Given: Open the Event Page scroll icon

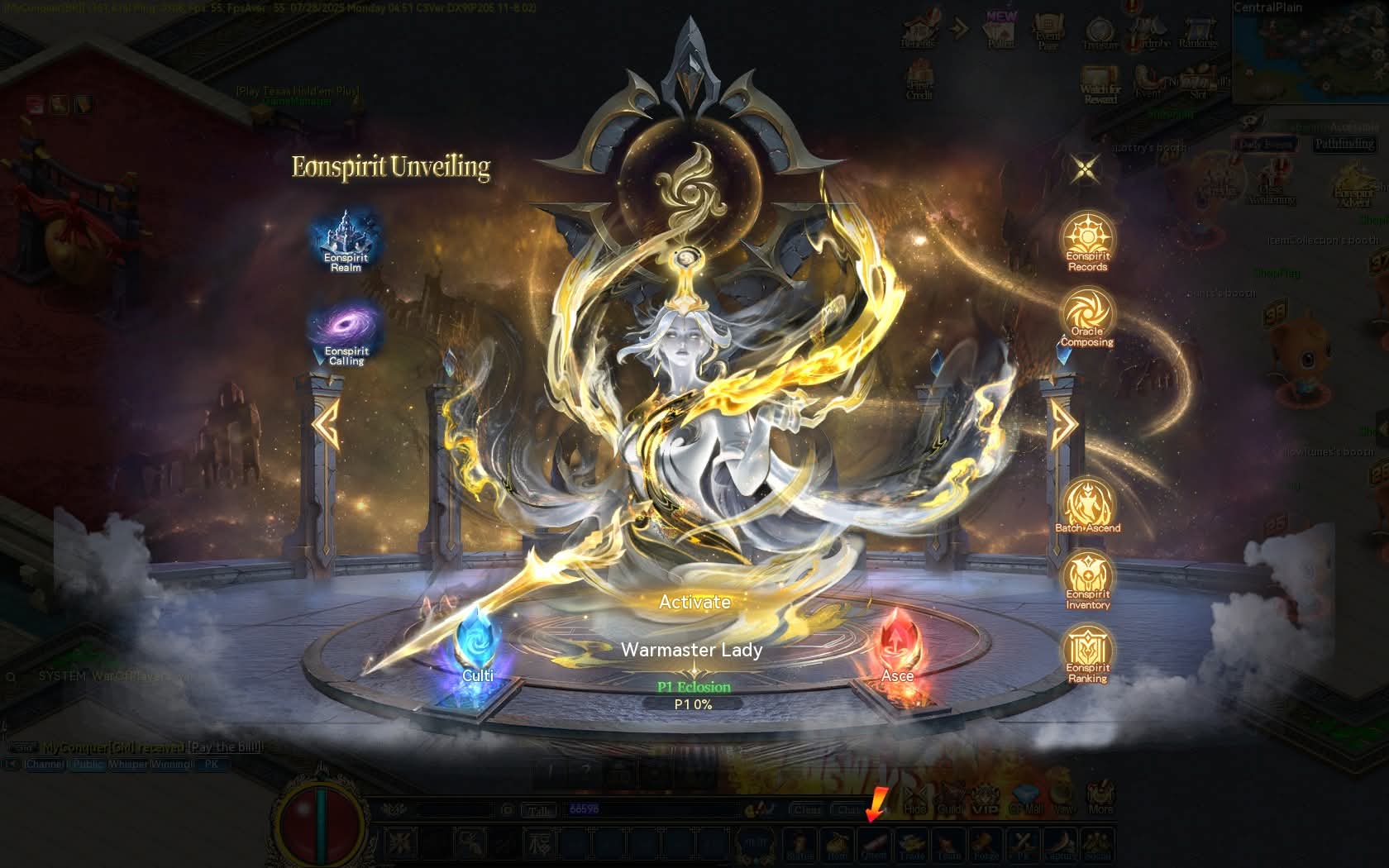Looking at the screenshot, I should pos(1048,33).
